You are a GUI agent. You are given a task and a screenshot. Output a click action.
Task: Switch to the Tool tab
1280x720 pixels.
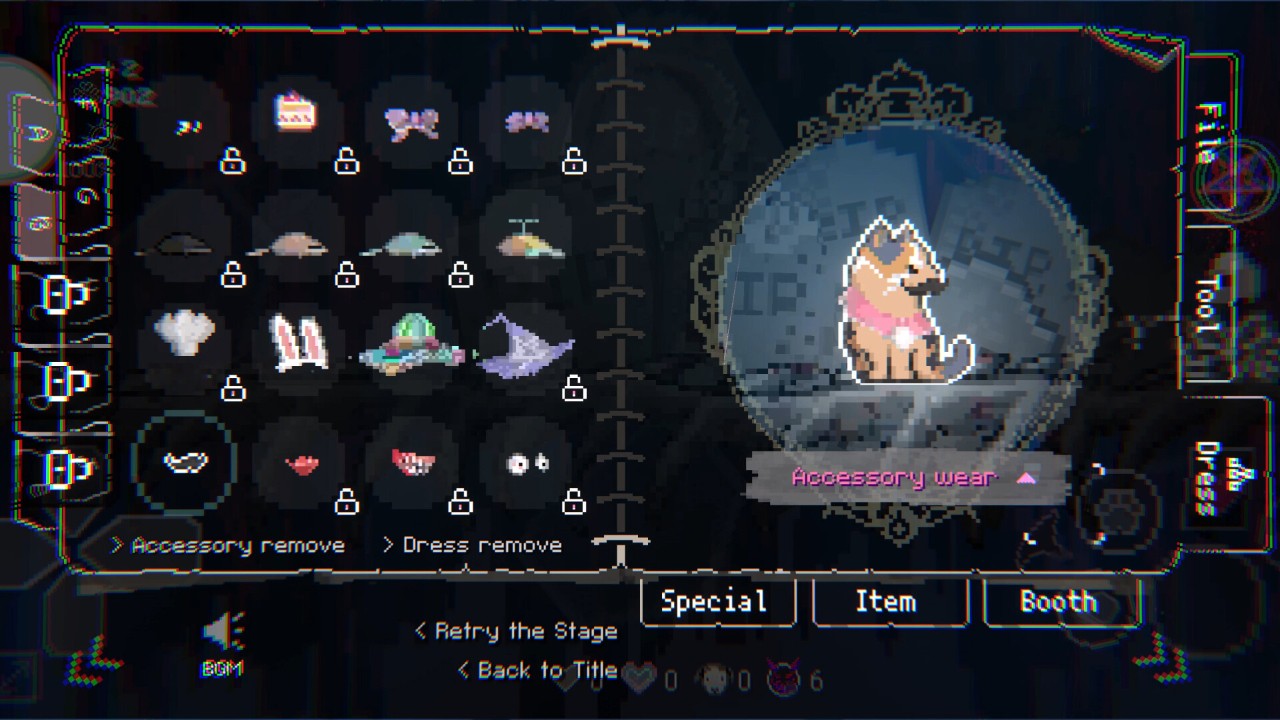click(x=1209, y=303)
